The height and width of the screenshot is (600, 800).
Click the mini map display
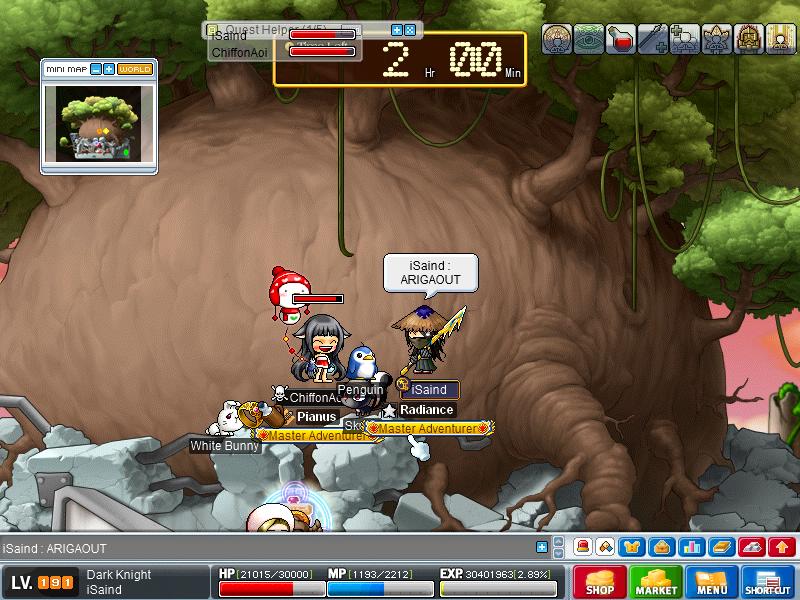click(x=98, y=124)
